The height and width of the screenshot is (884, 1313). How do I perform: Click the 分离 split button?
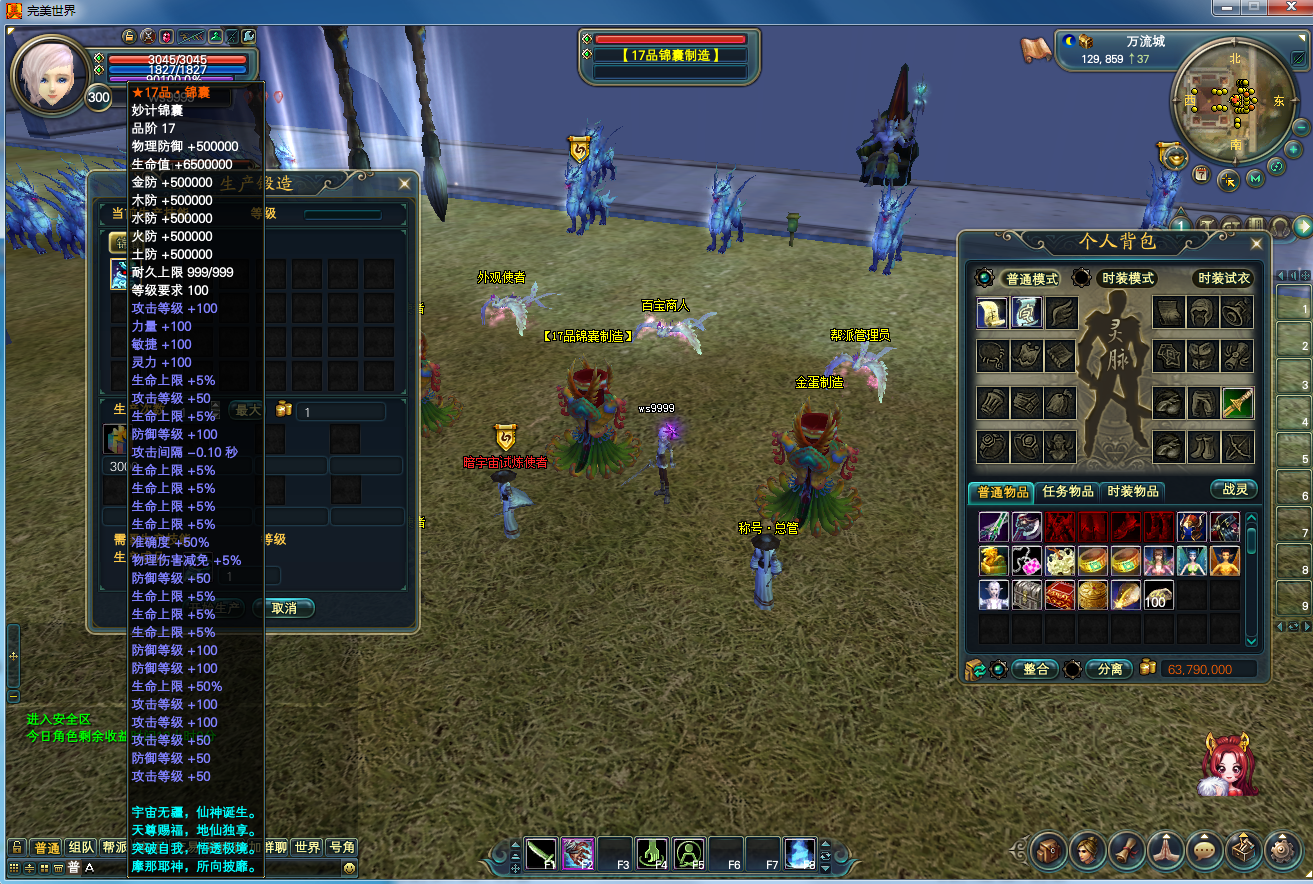tap(1109, 669)
